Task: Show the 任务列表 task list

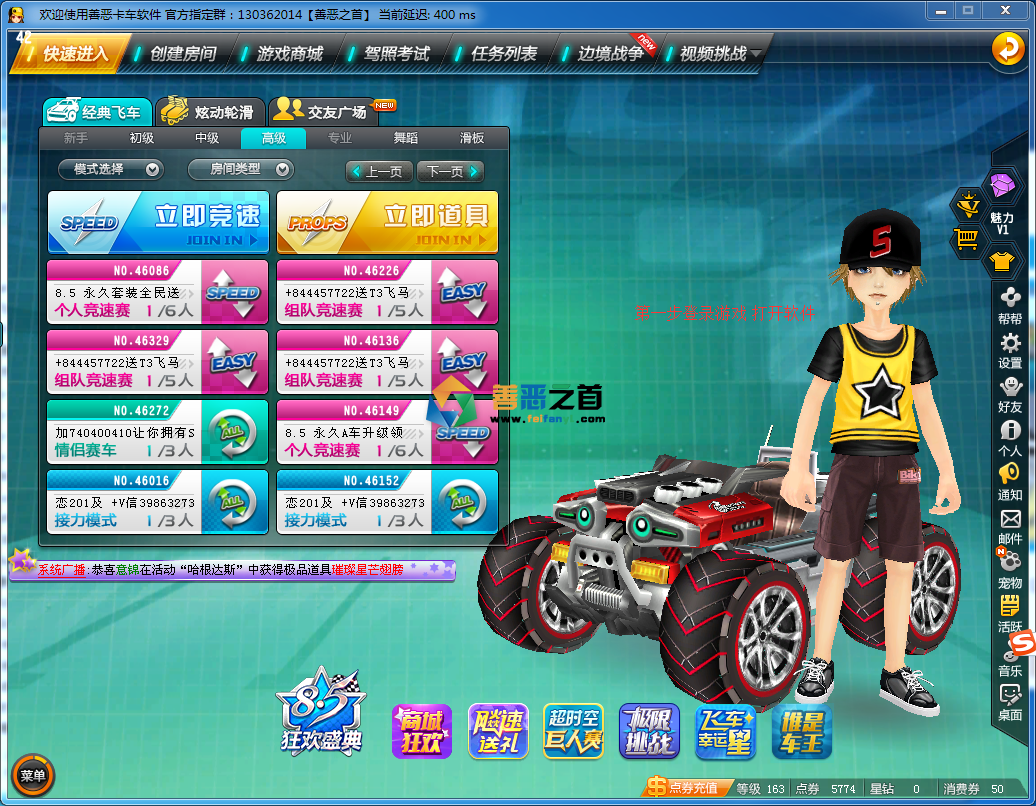Action: coord(503,54)
